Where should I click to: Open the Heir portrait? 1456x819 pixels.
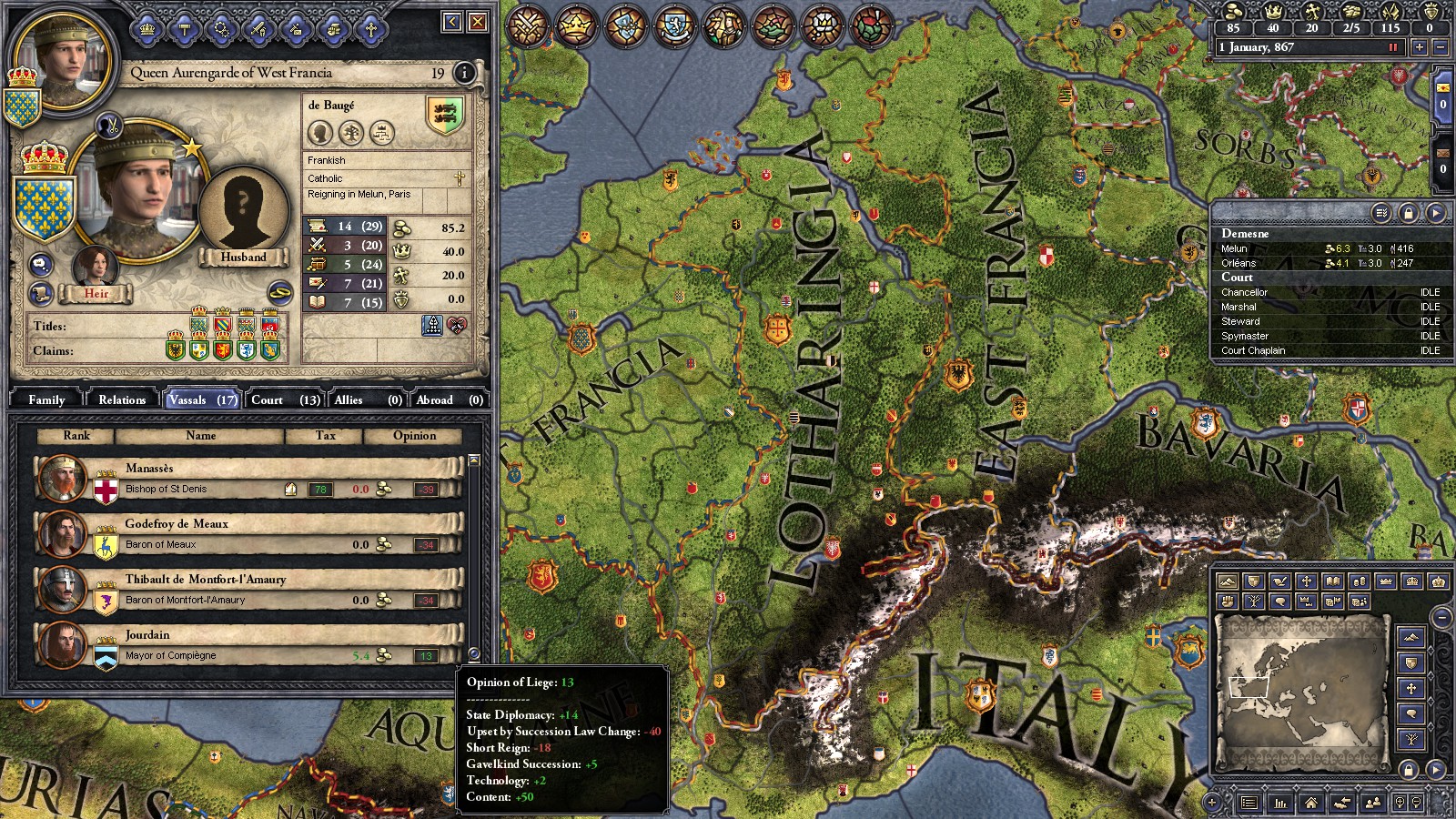[96, 268]
